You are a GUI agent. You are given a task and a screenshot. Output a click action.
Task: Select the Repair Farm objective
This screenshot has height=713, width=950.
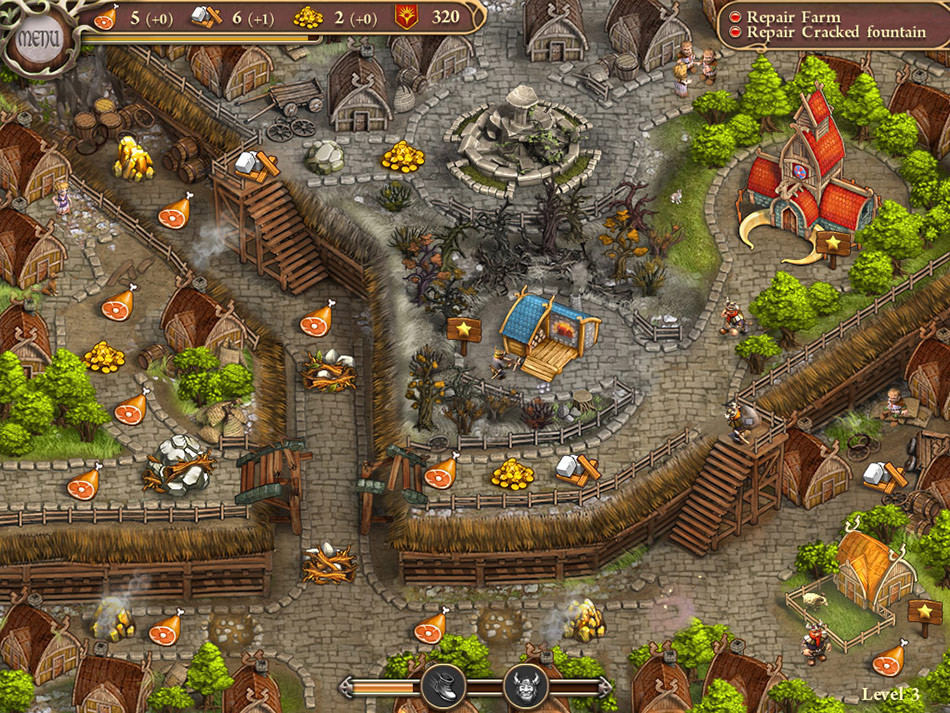point(794,17)
